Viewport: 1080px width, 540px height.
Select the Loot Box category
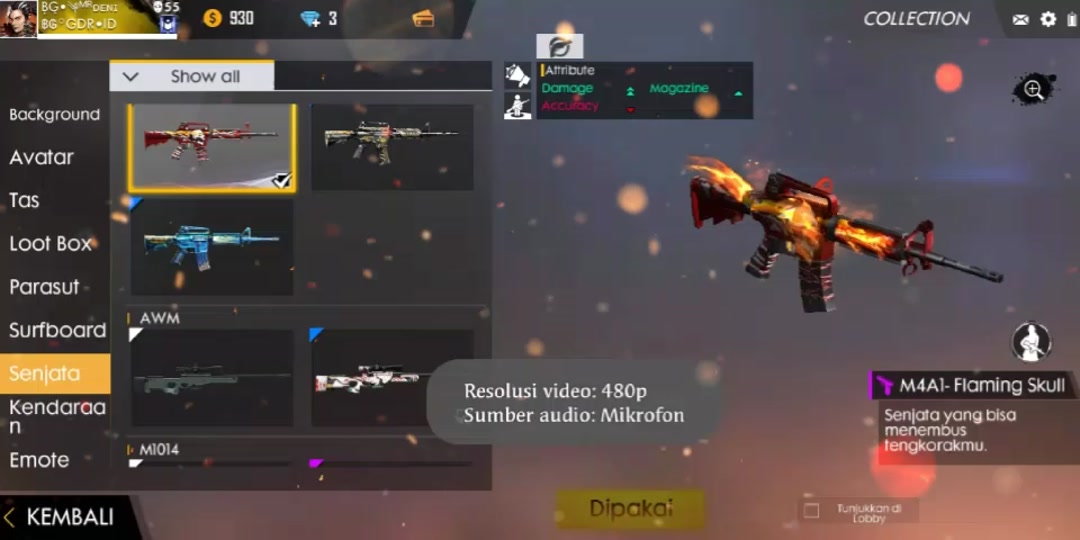[50, 243]
